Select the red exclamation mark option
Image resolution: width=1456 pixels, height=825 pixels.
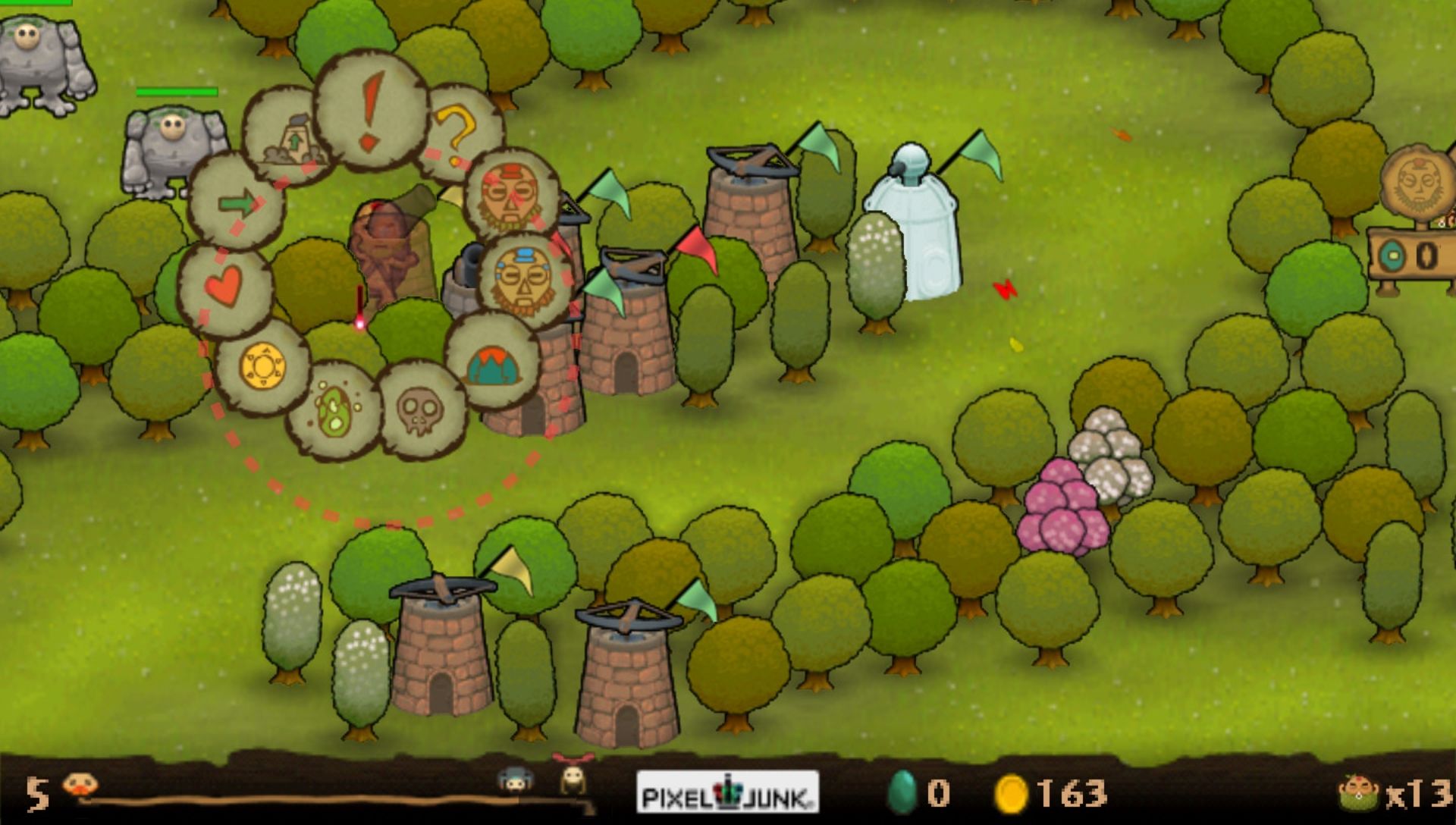371,111
